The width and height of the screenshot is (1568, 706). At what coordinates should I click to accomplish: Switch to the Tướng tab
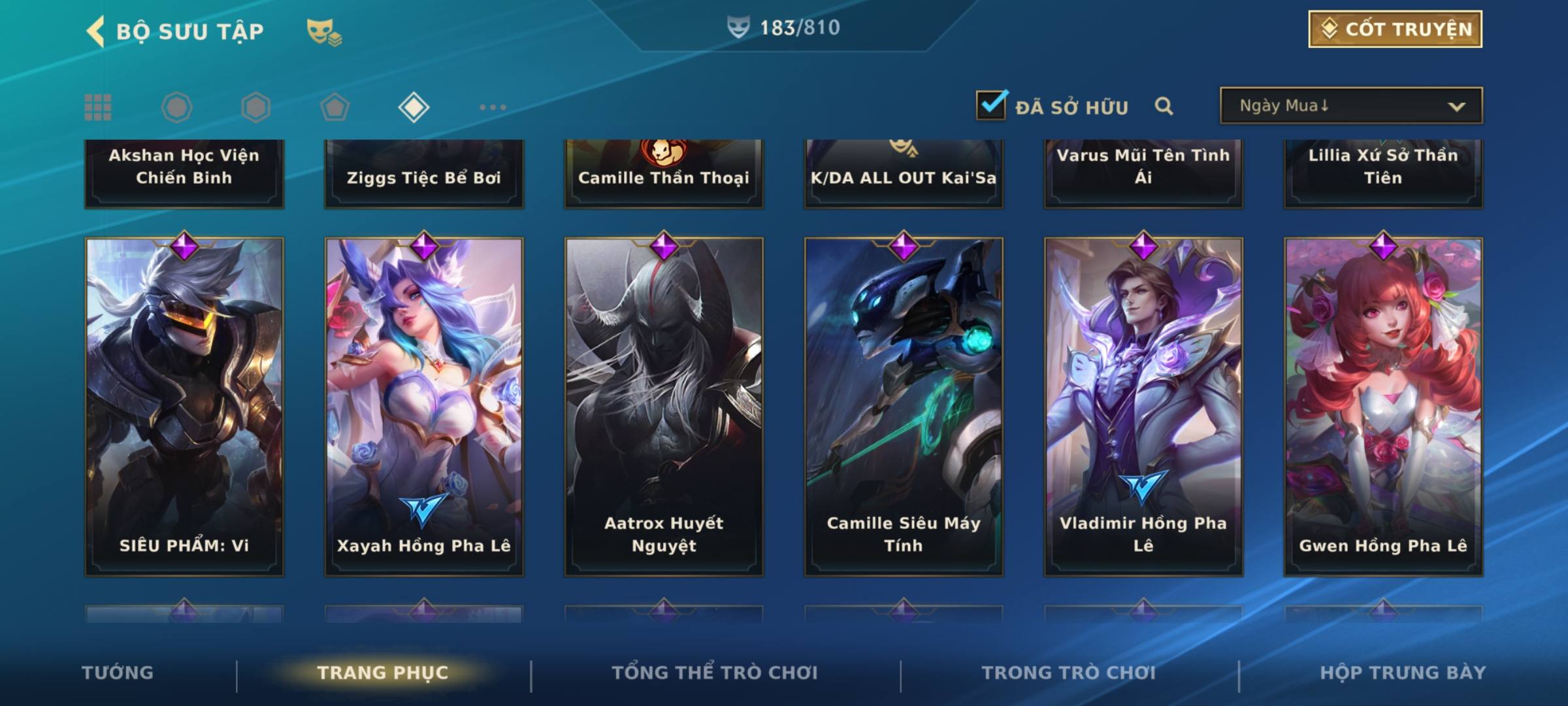coord(118,673)
